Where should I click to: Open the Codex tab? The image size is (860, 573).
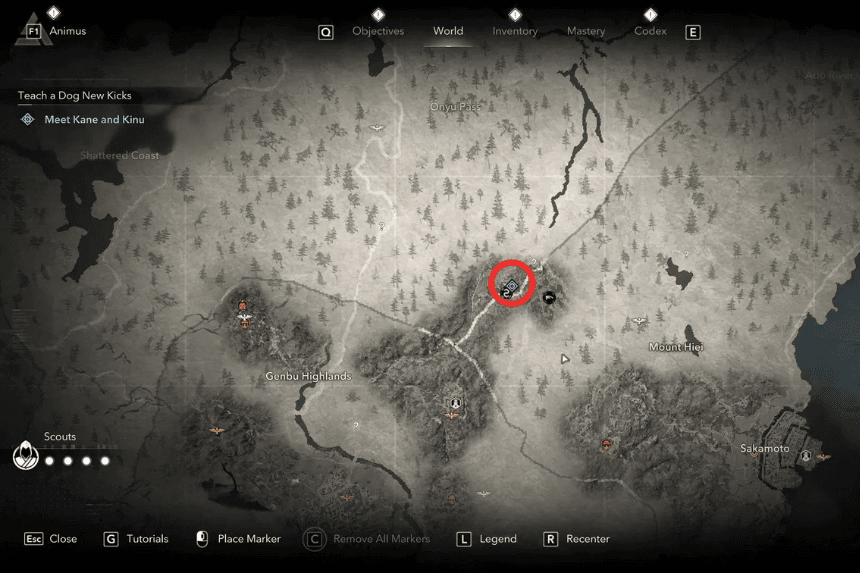click(x=651, y=31)
